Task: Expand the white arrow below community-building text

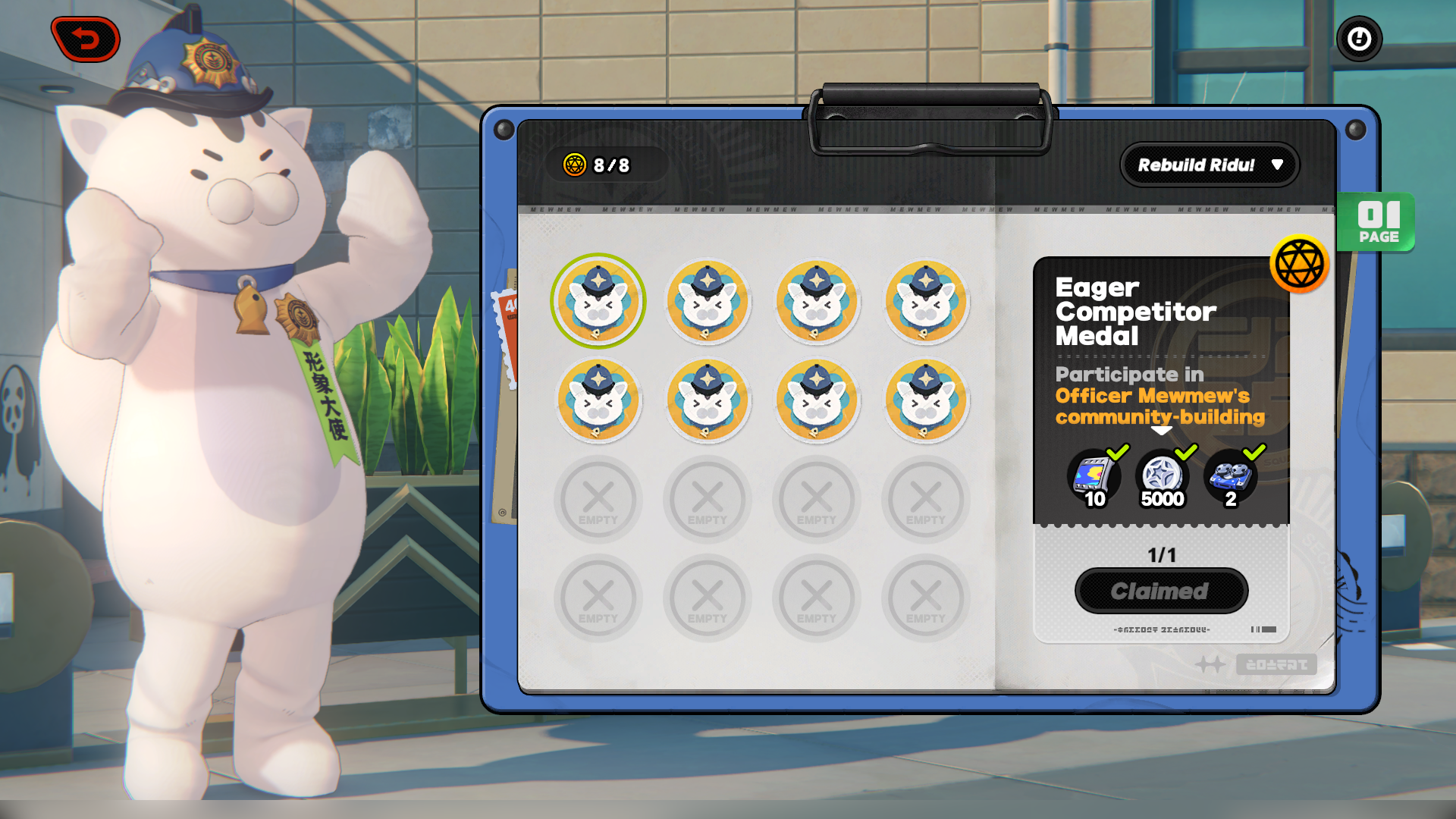Action: tap(1160, 429)
